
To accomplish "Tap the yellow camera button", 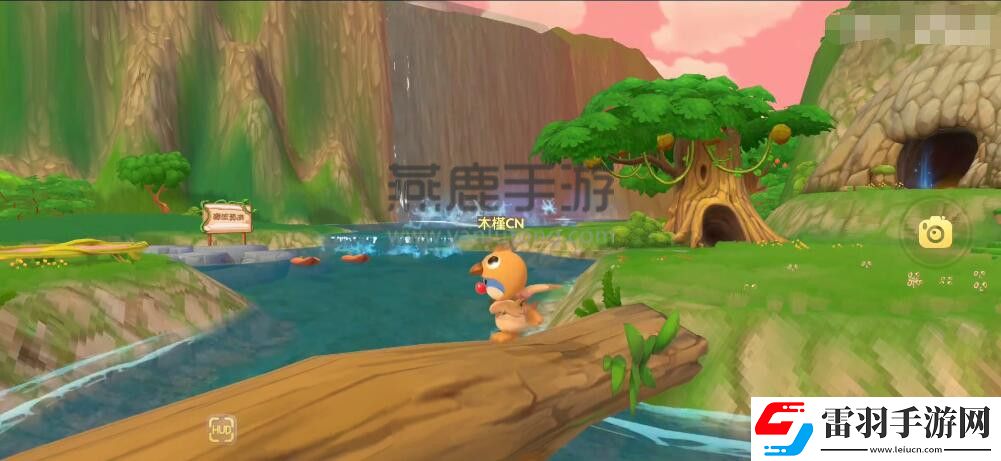I will 935,233.
